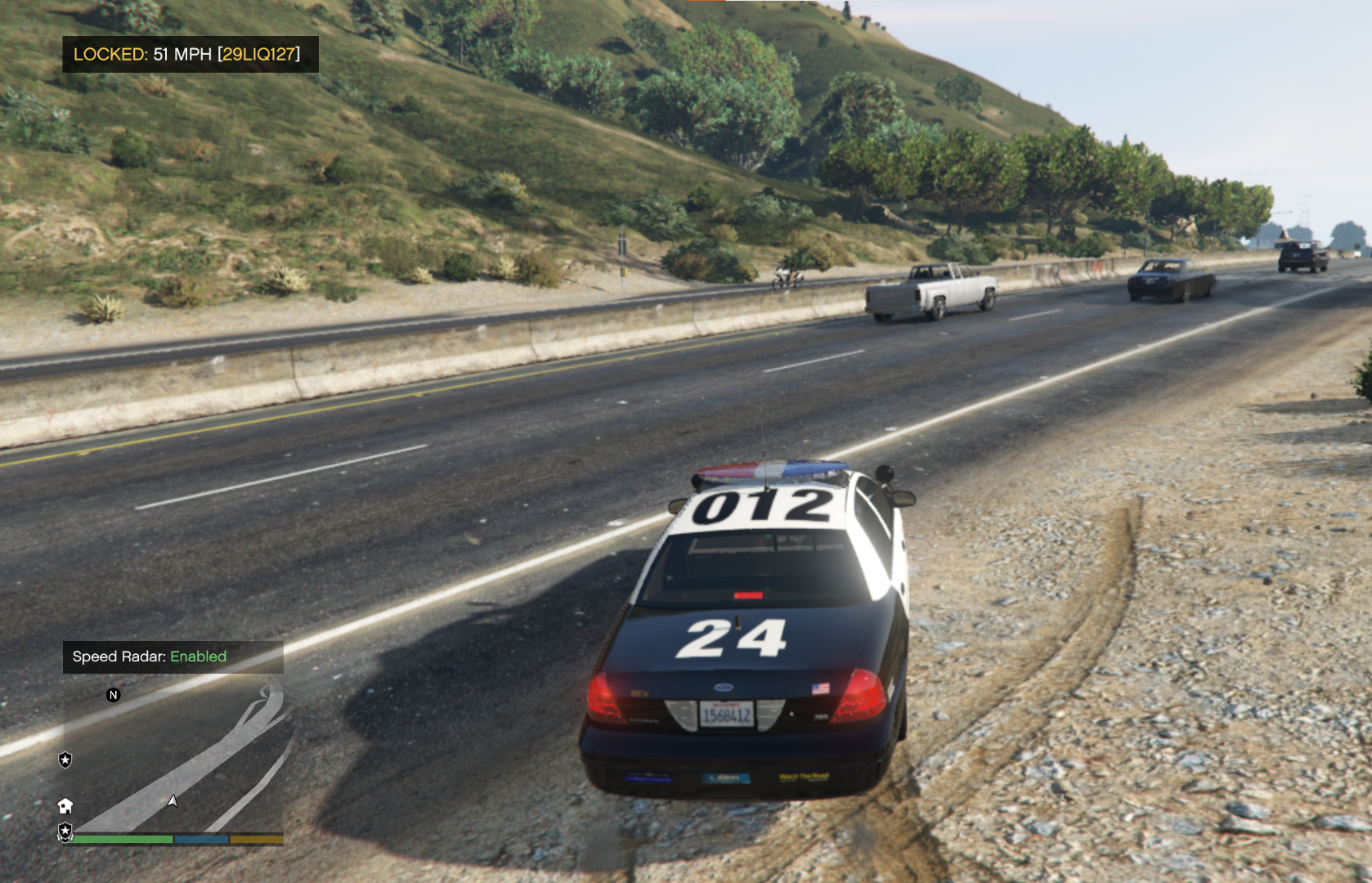The height and width of the screenshot is (883, 1372).
Task: Click the safehouse icon on the minimap
Action: [x=65, y=806]
